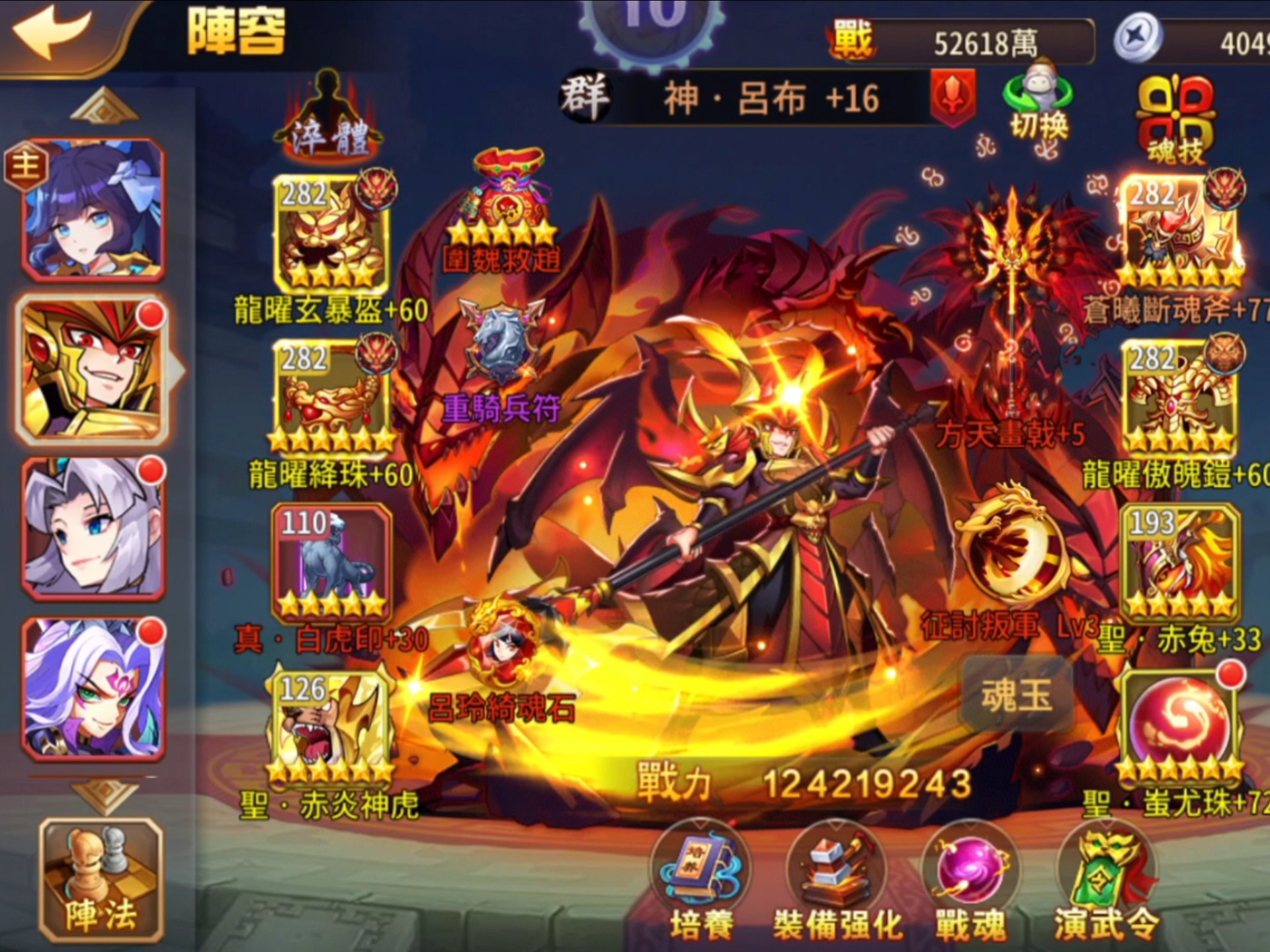Click the 切換 switch hero button

coord(1038,102)
